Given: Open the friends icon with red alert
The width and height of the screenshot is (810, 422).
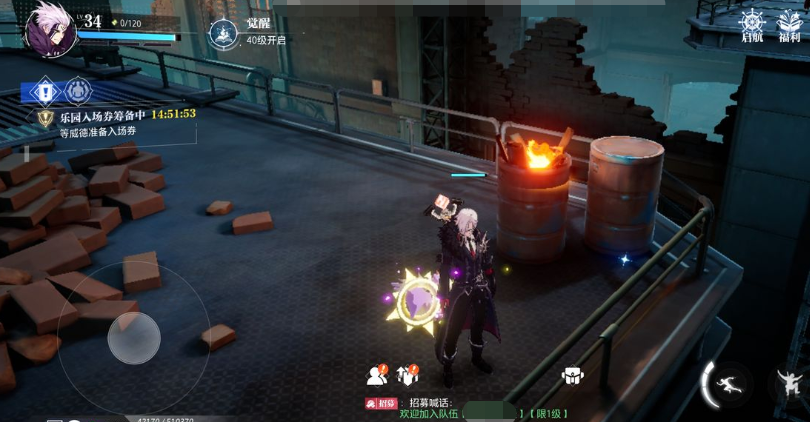Looking at the screenshot, I should [x=377, y=375].
